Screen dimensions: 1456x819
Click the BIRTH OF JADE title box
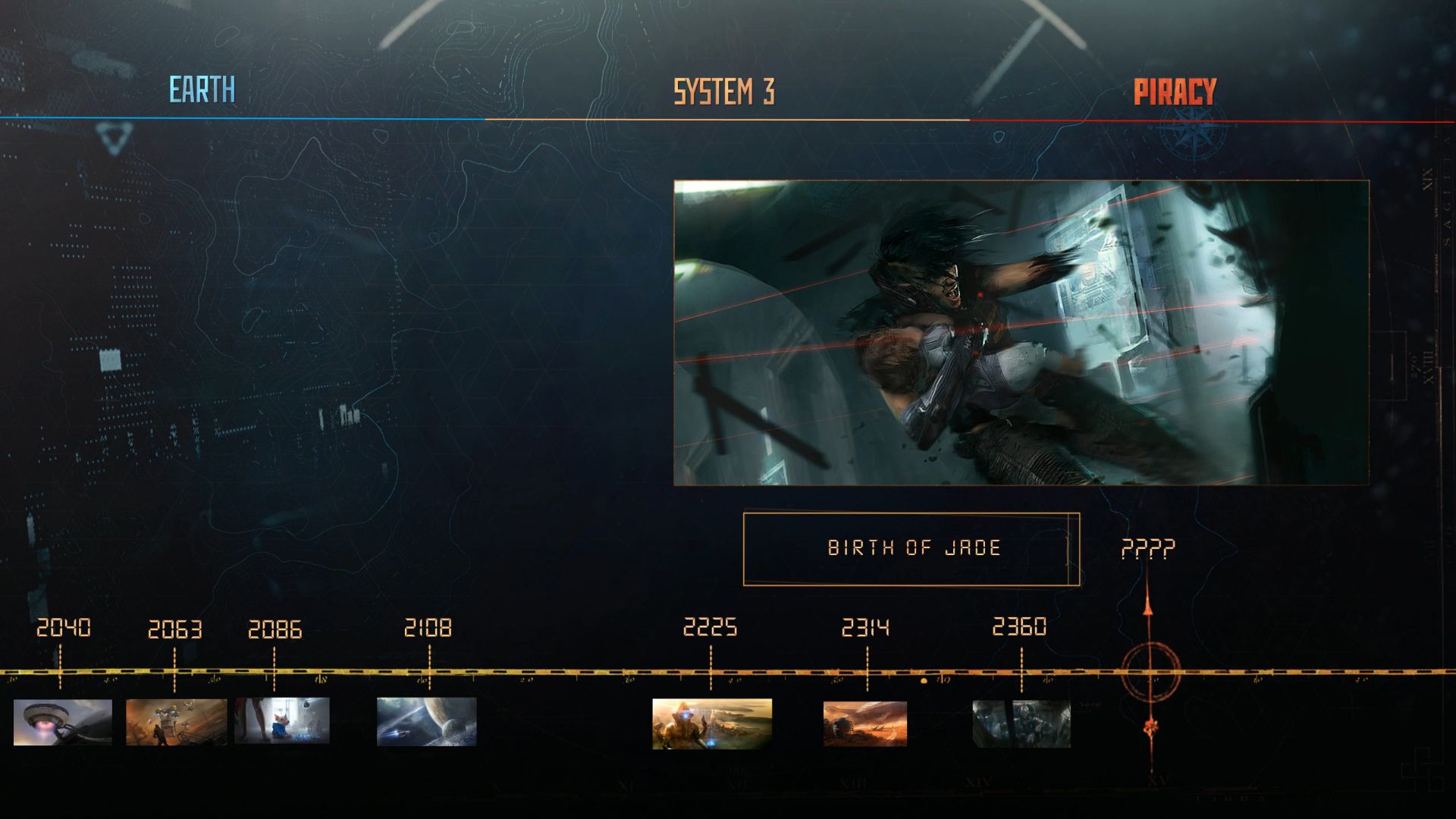pyautogui.click(x=911, y=549)
